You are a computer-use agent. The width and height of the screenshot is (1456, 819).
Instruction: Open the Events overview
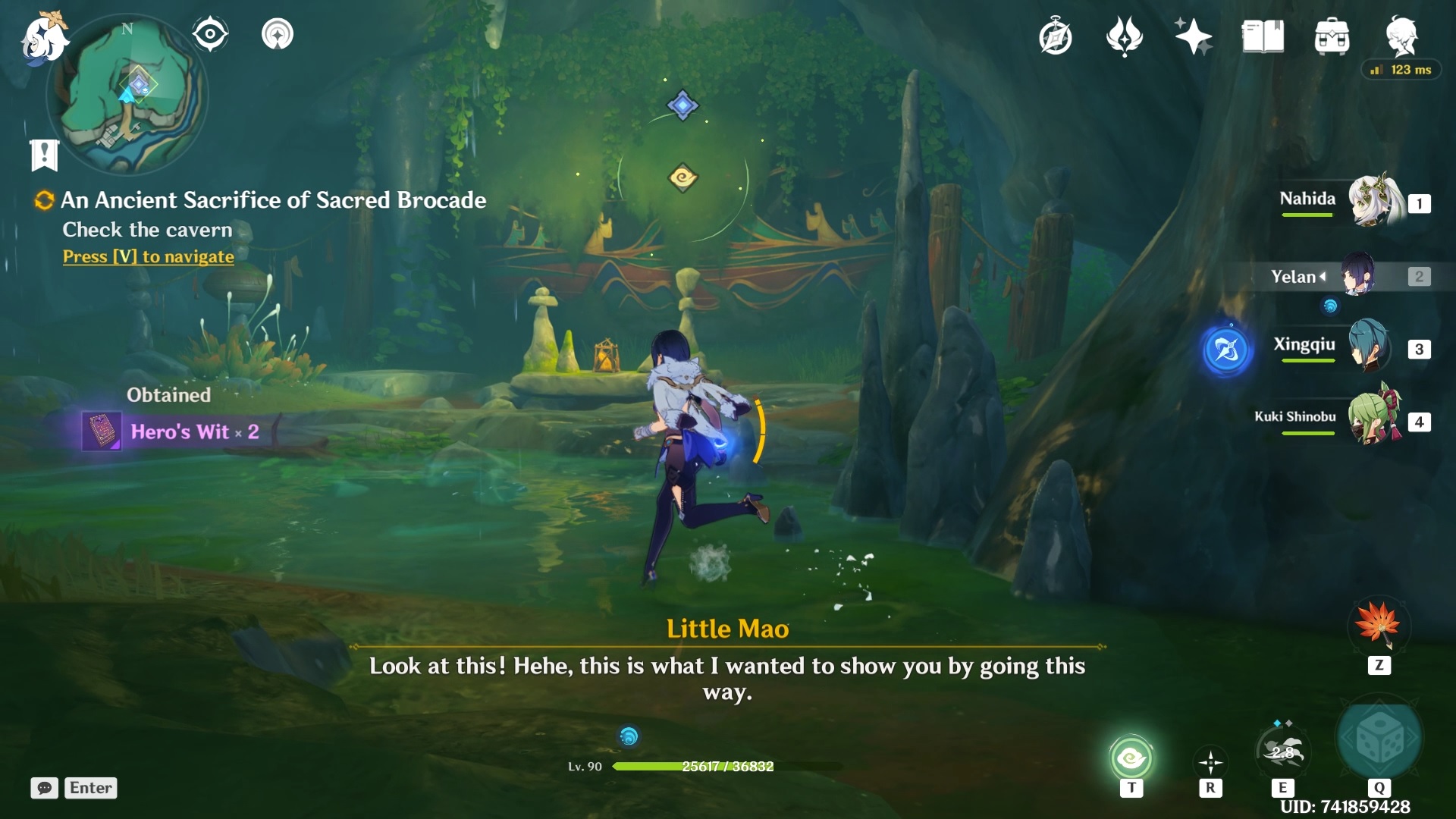(1056, 36)
